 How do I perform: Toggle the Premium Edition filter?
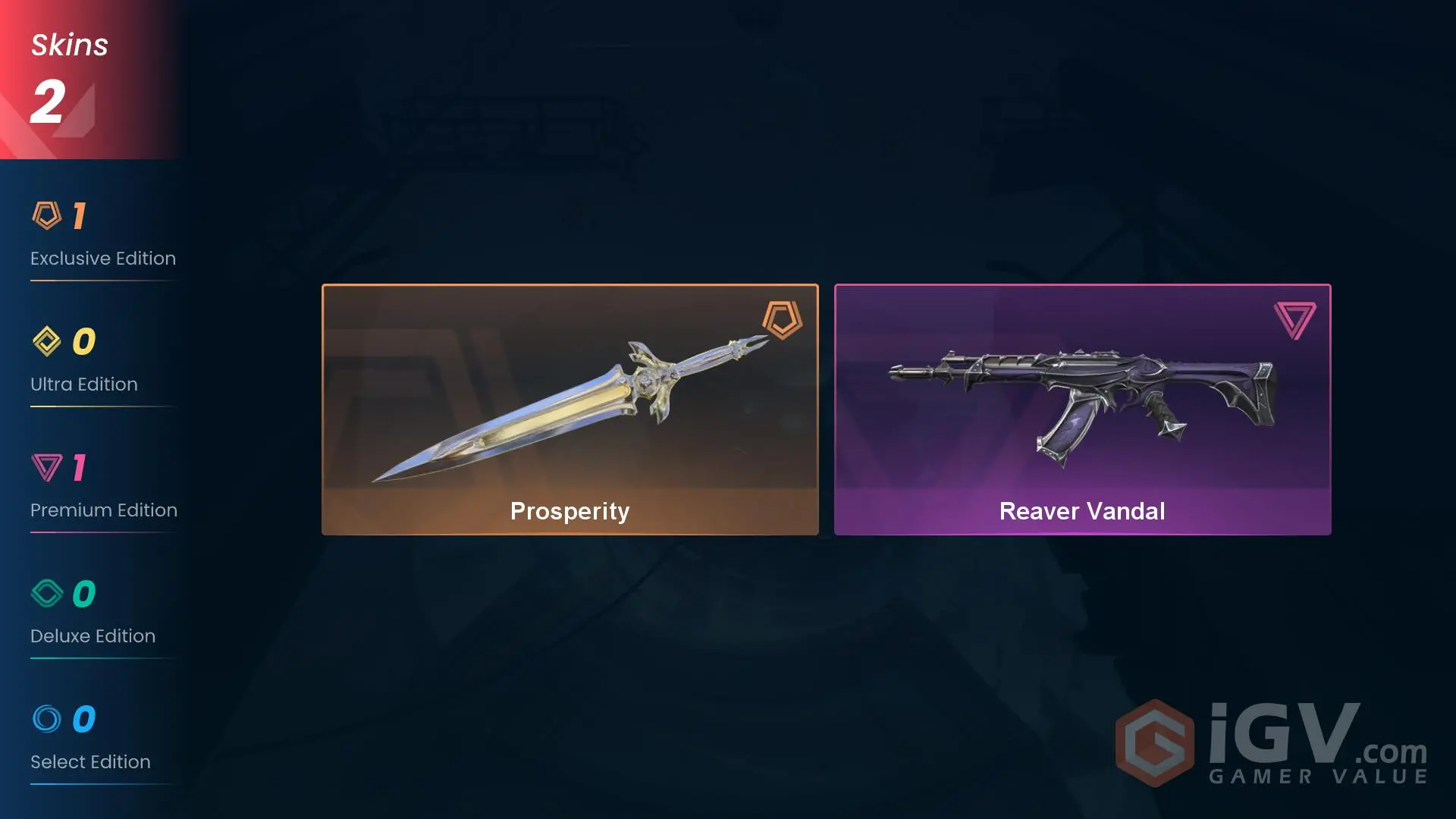pos(102,488)
